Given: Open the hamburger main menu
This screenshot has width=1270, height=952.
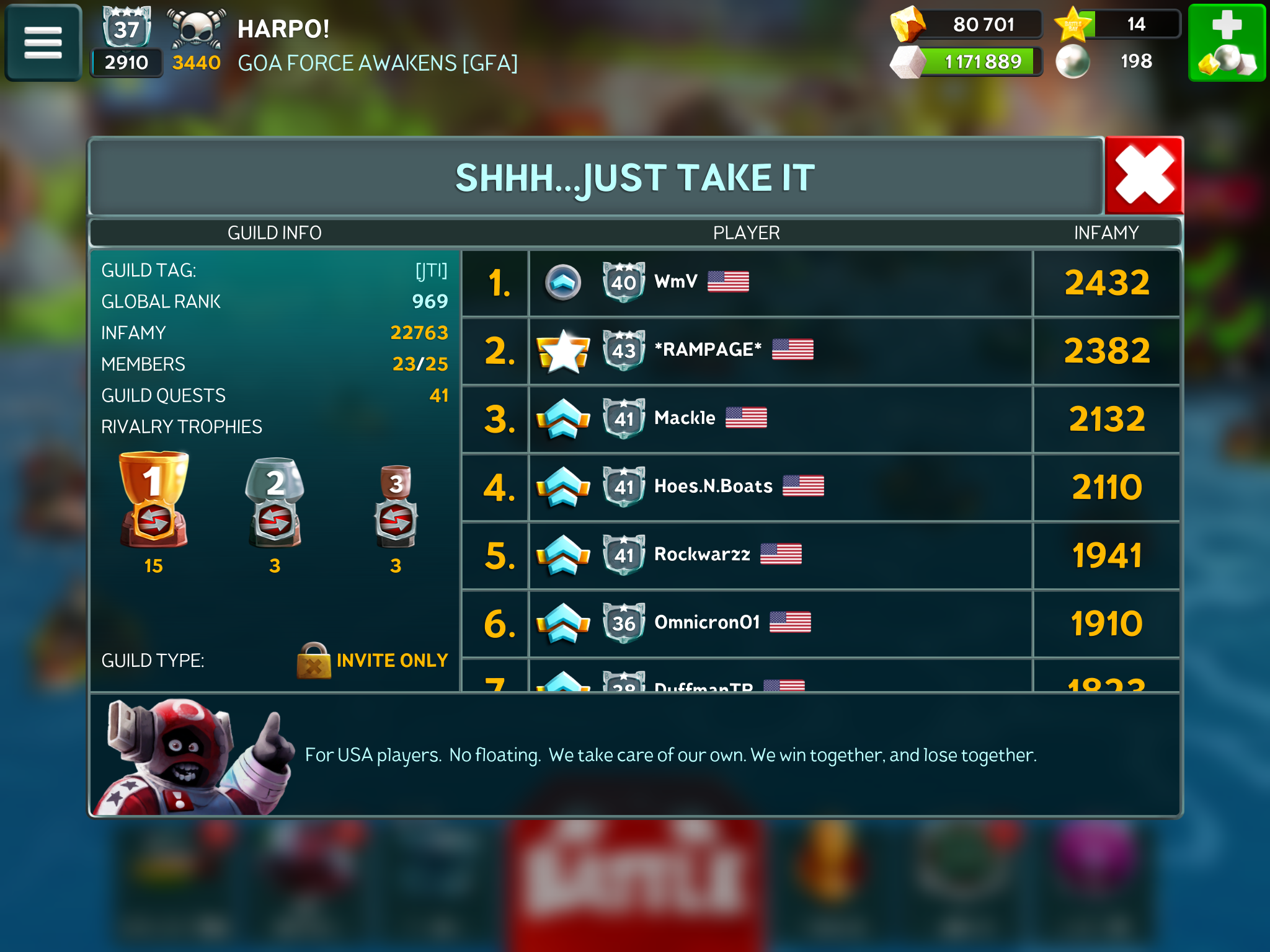Looking at the screenshot, I should click(x=43, y=42).
